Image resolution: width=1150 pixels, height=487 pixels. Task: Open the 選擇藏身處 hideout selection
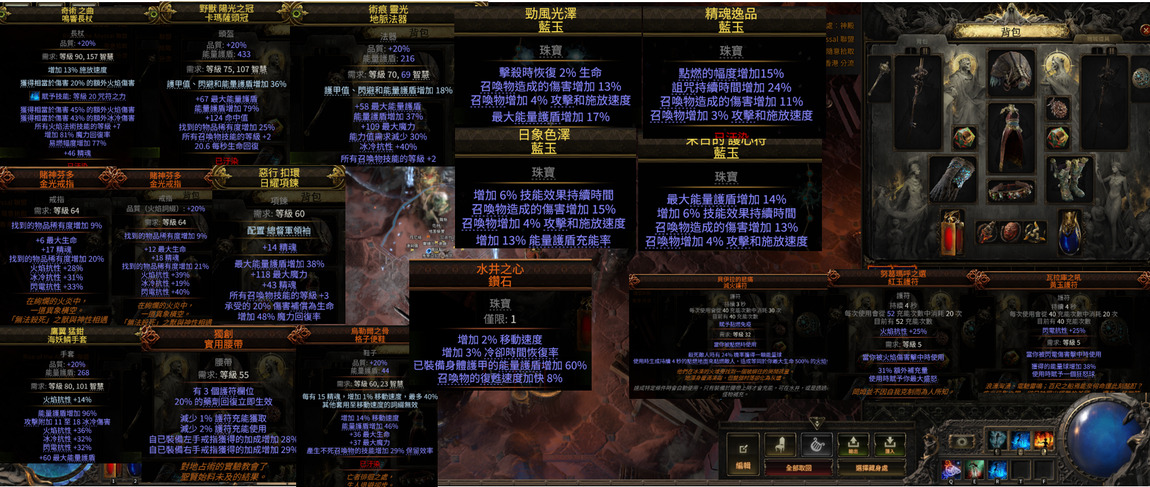coord(871,467)
